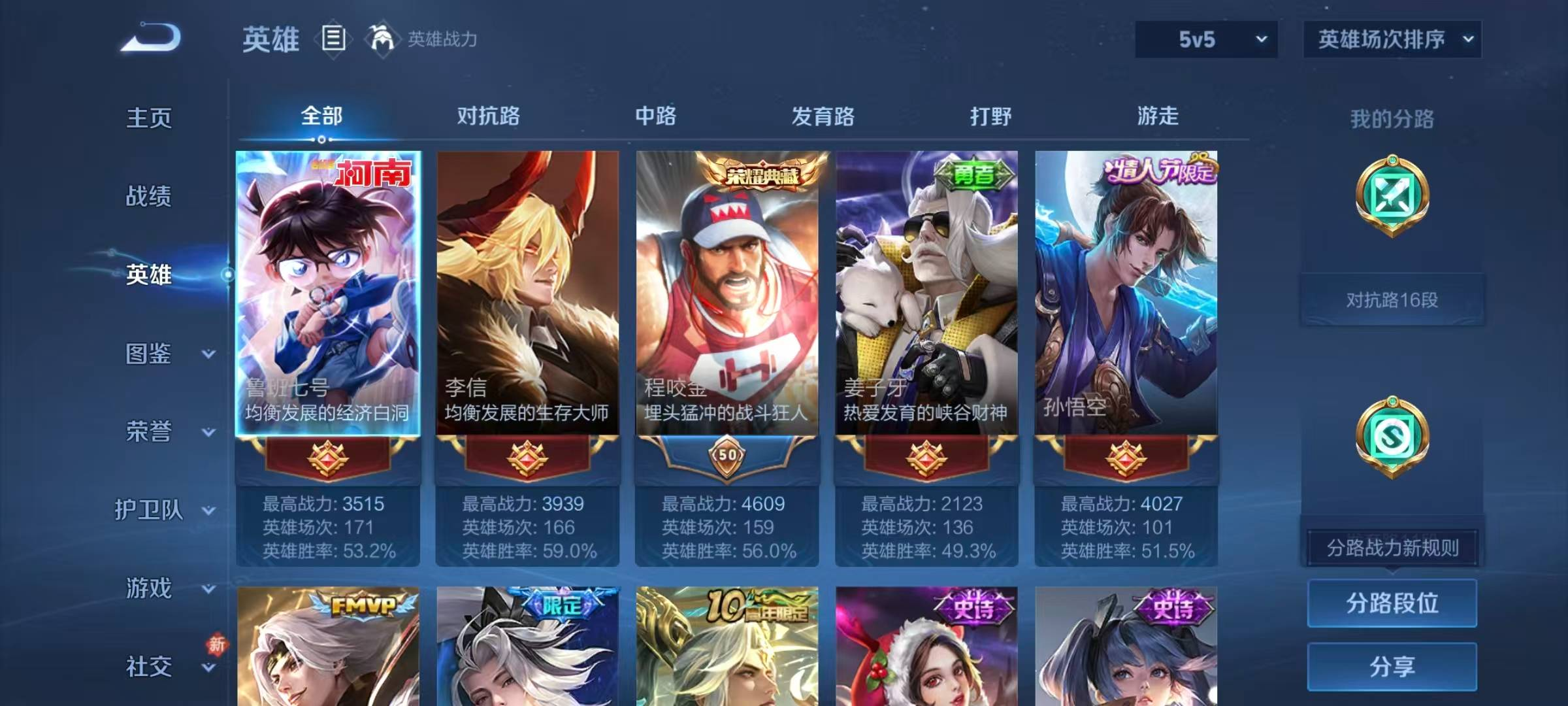The width and height of the screenshot is (1568, 706).
Task: Open the 5v5 mode dropdown
Action: (1205, 39)
